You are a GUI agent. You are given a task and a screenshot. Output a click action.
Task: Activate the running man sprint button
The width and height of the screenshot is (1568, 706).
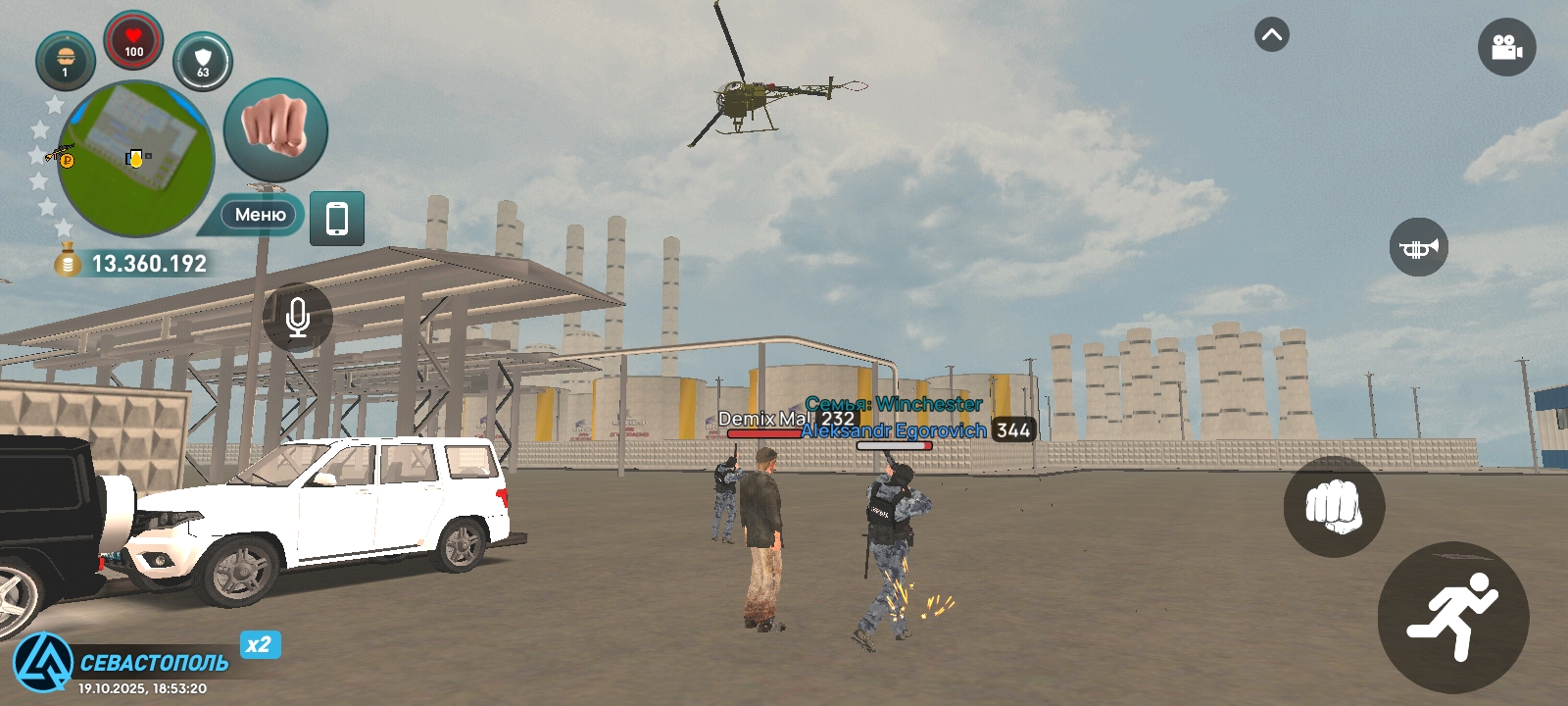point(1452,617)
